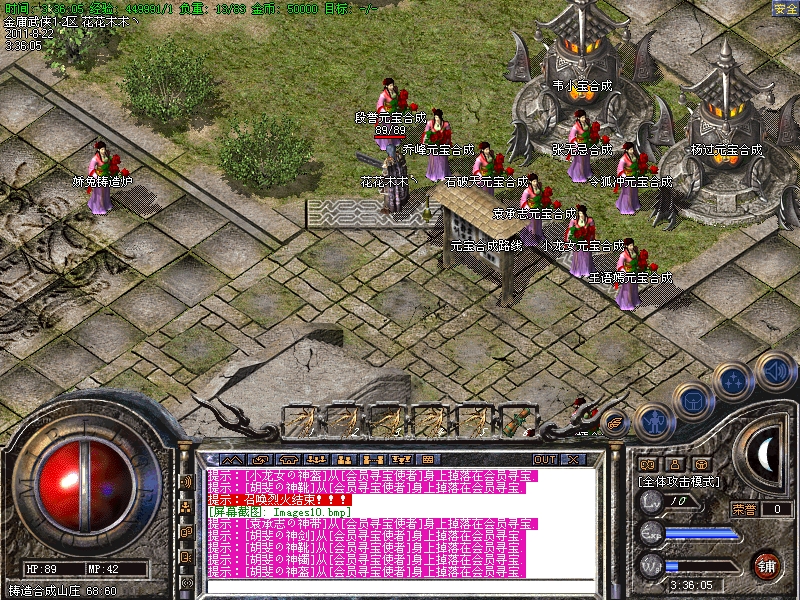
Task: Click the OUT button on chat bar
Action: tap(544, 459)
